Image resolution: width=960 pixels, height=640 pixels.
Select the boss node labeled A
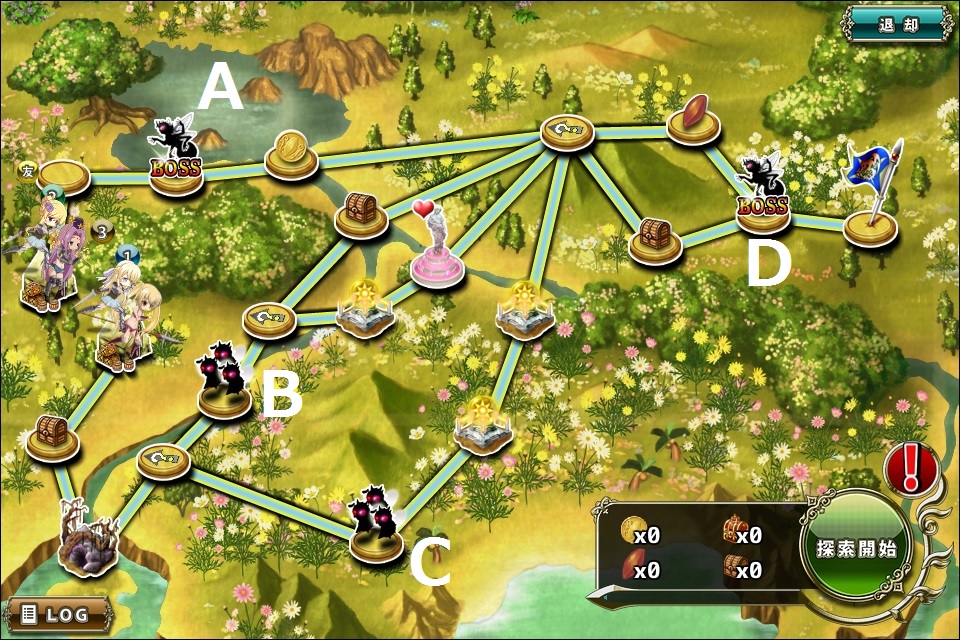(x=176, y=162)
